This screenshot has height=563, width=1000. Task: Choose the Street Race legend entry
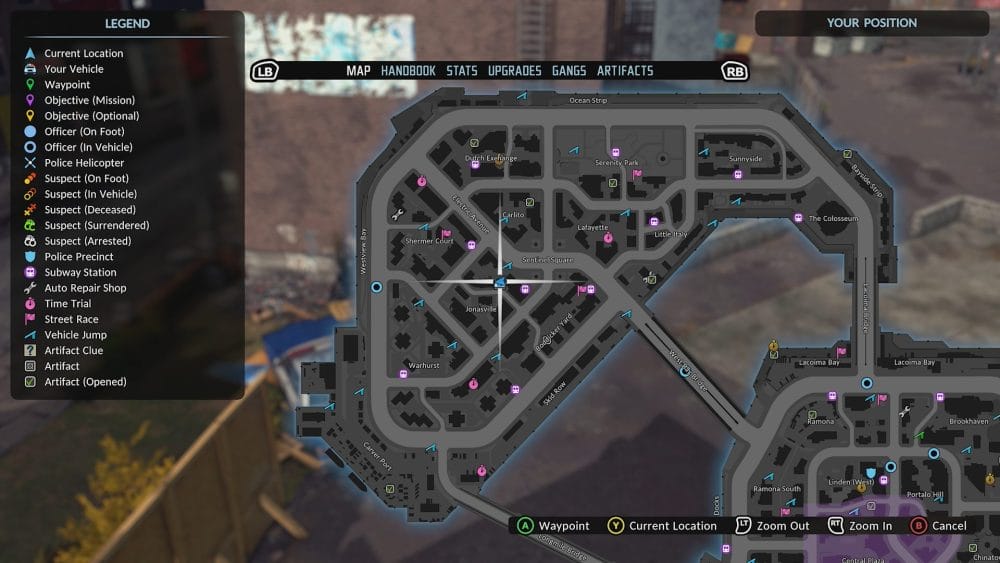[x=72, y=319]
